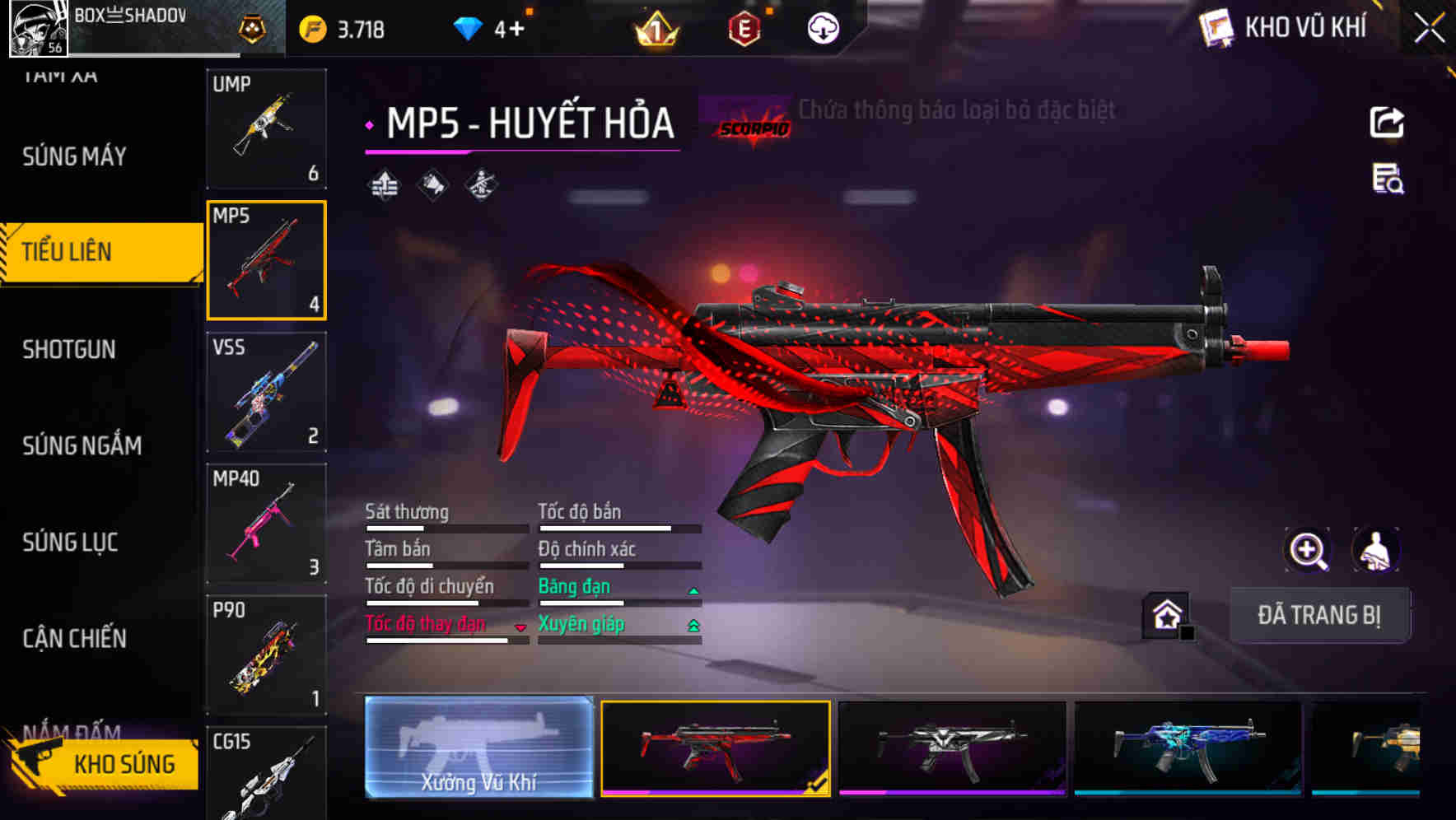Open the Súng Ngắm tab
This screenshot has width=1456, height=820.
(x=79, y=445)
